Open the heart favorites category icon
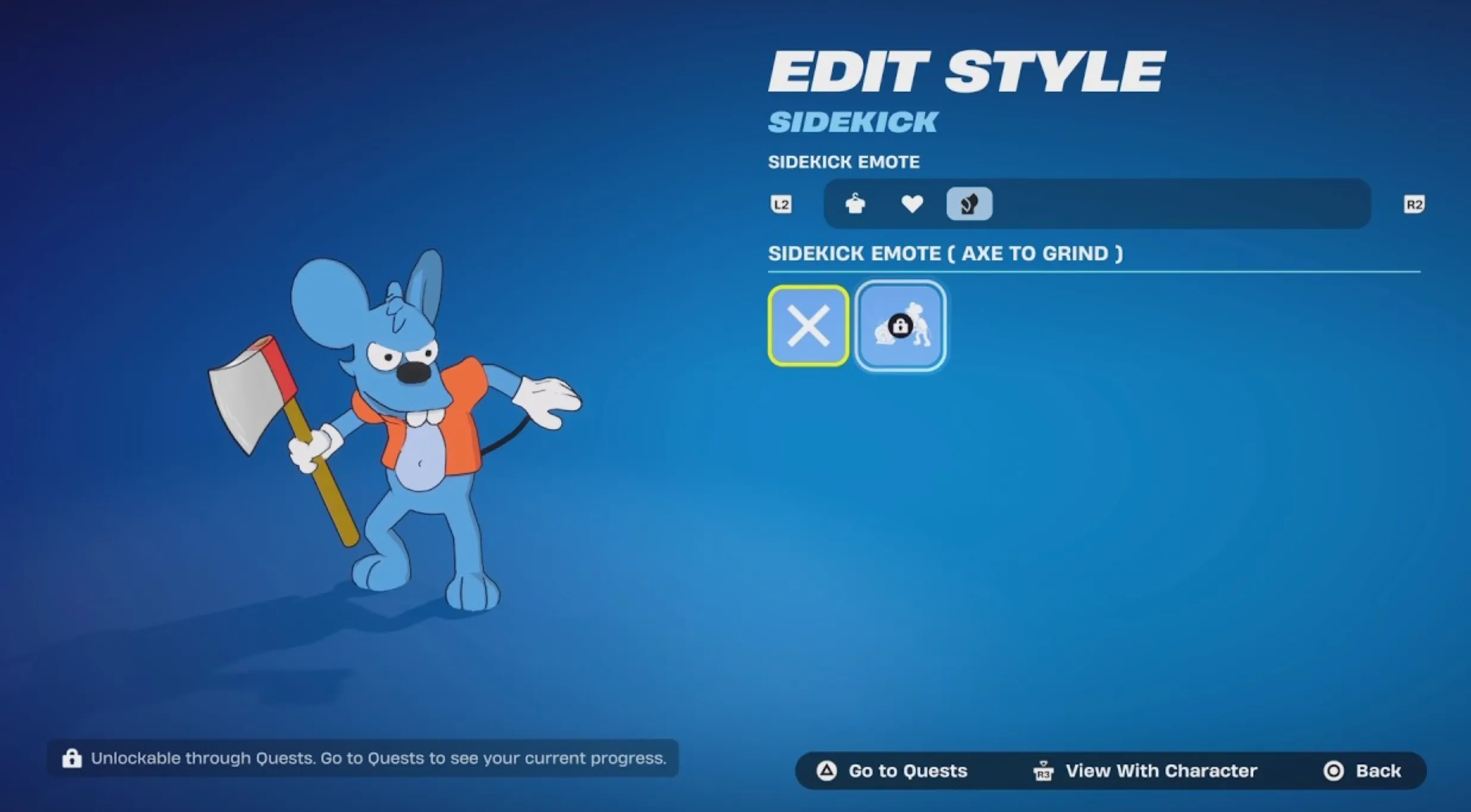 click(x=912, y=204)
